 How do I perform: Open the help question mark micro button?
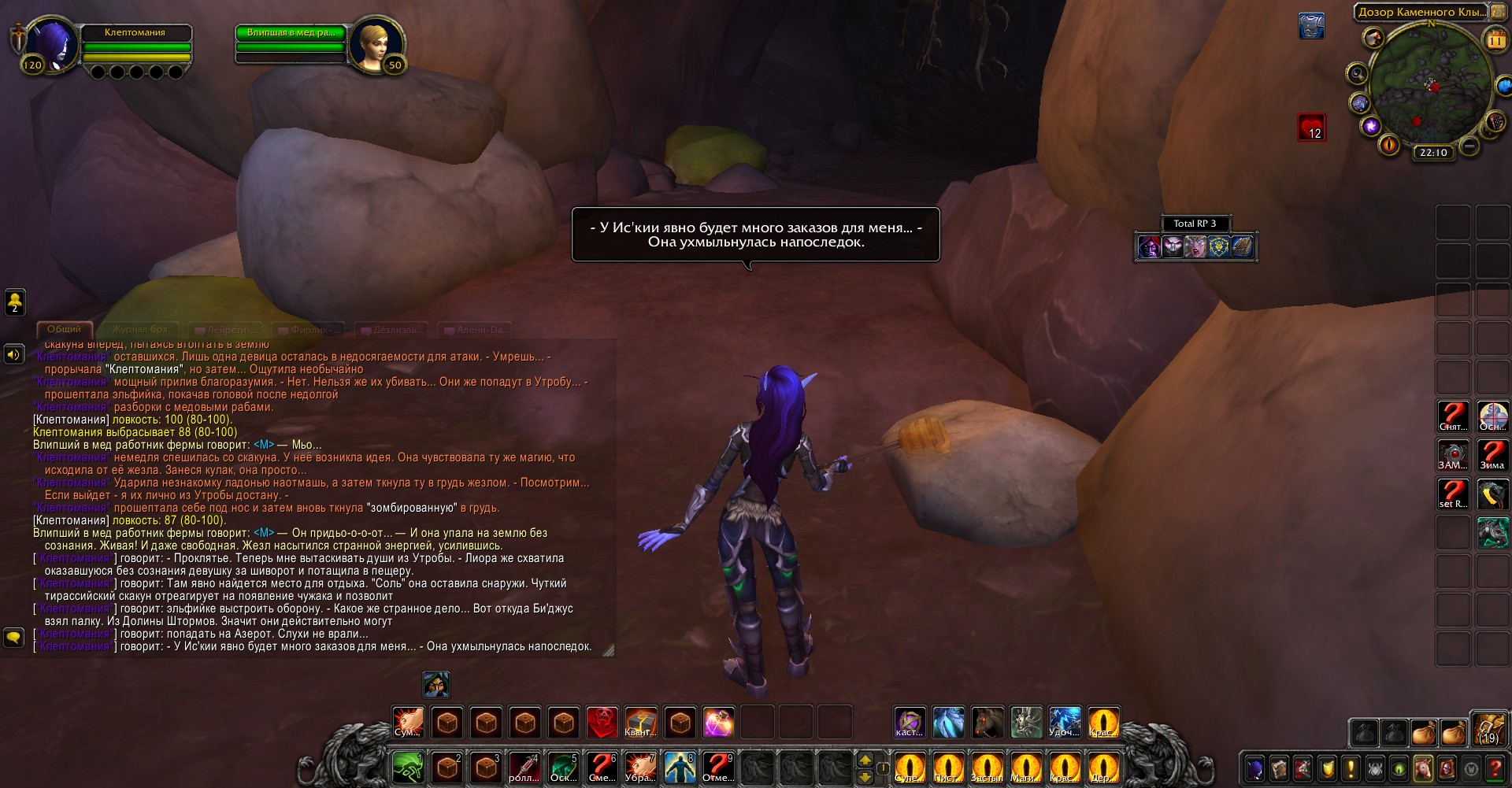[1494, 768]
